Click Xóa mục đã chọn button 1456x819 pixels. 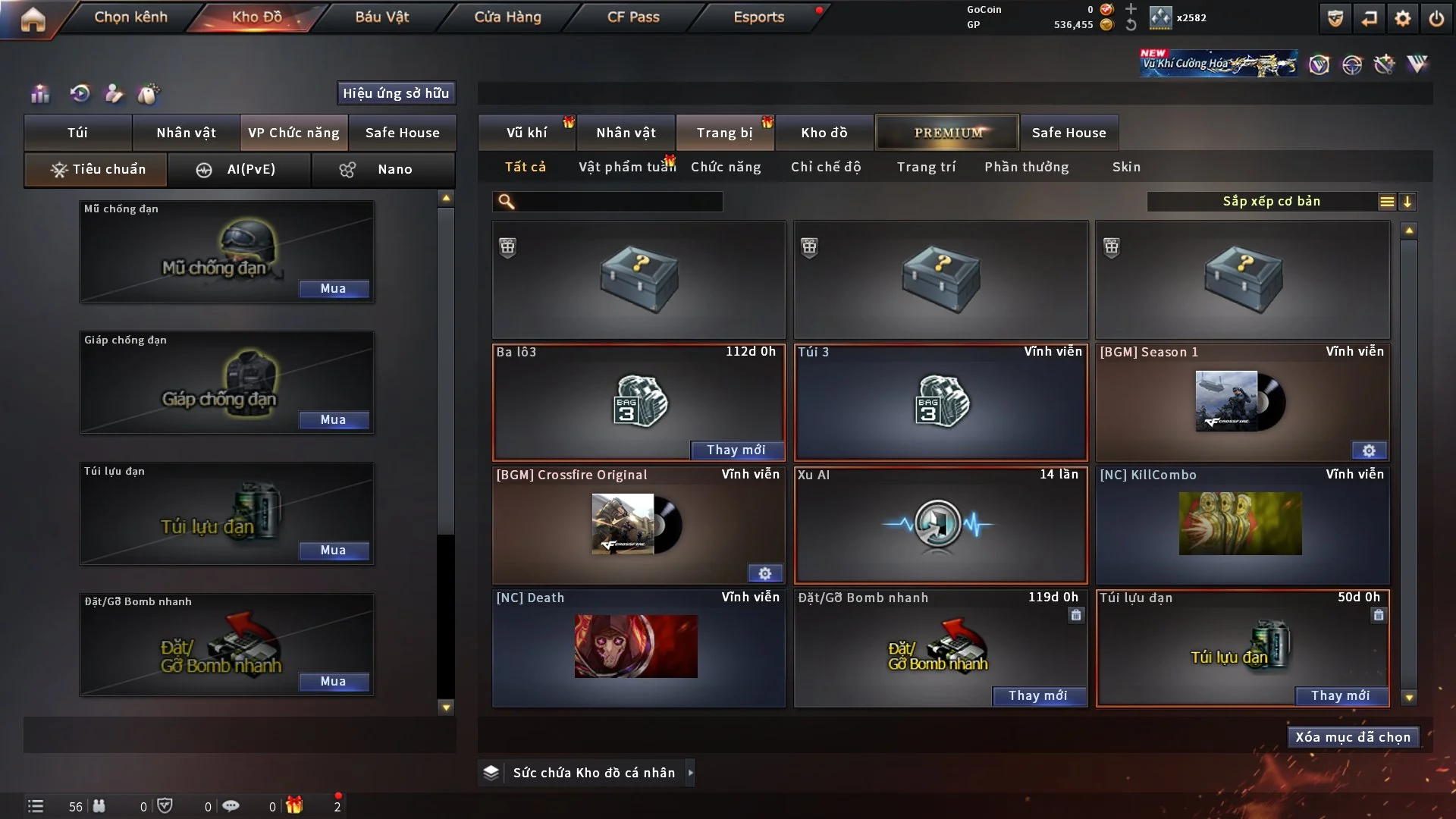pos(1353,737)
